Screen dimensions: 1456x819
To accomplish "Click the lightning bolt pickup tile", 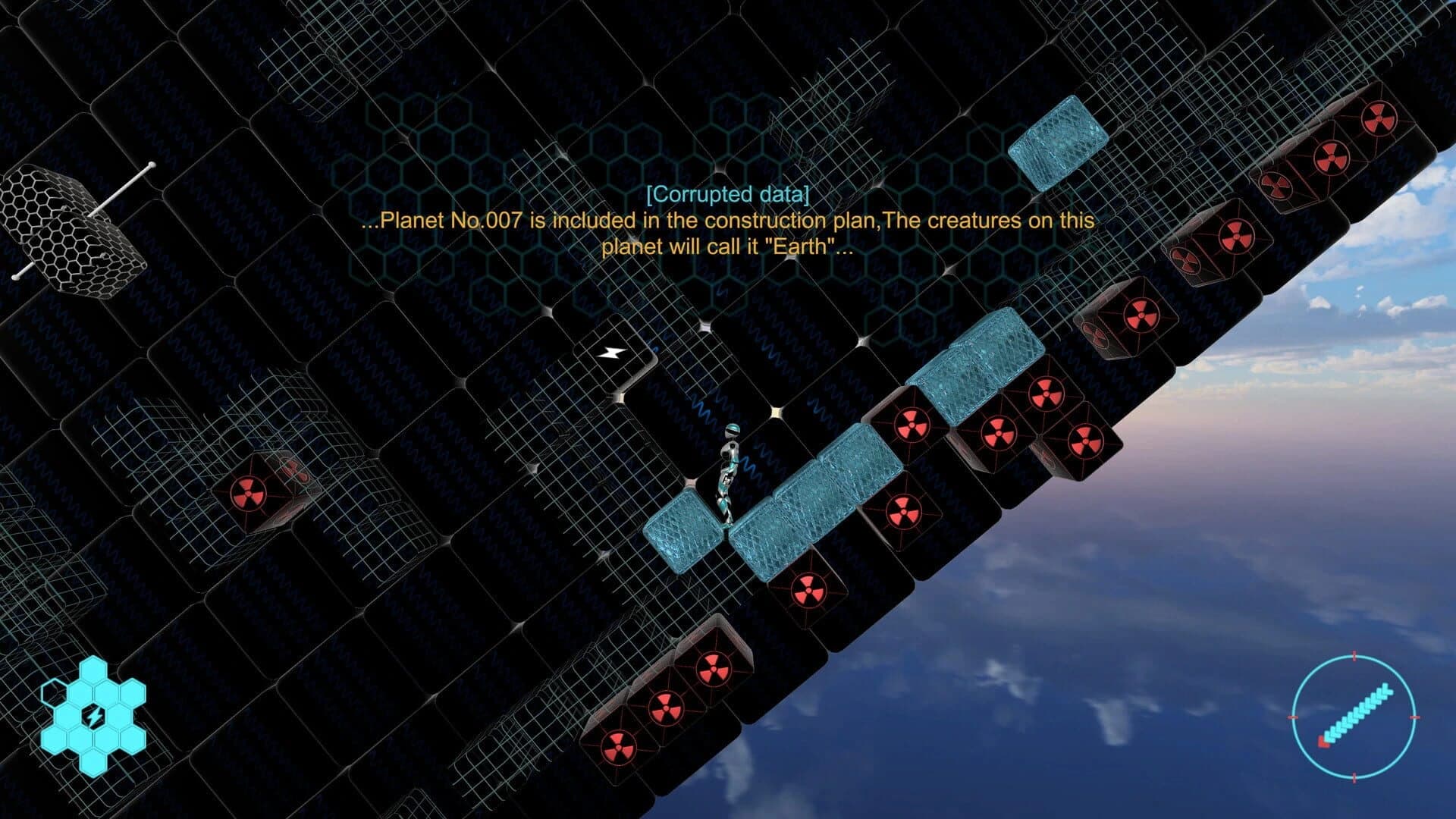I will 608,351.
